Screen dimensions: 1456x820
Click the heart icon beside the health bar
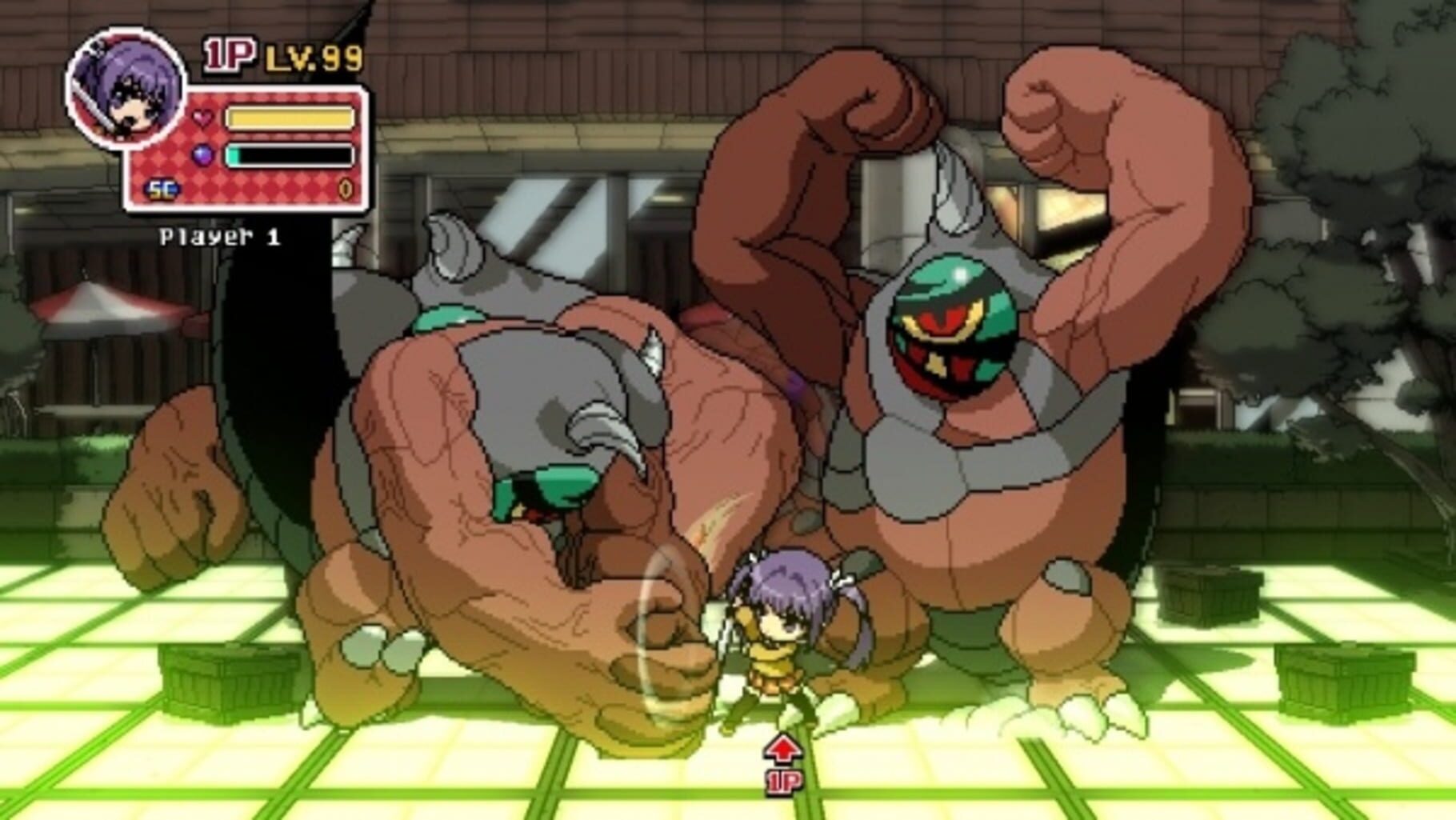tap(202, 117)
